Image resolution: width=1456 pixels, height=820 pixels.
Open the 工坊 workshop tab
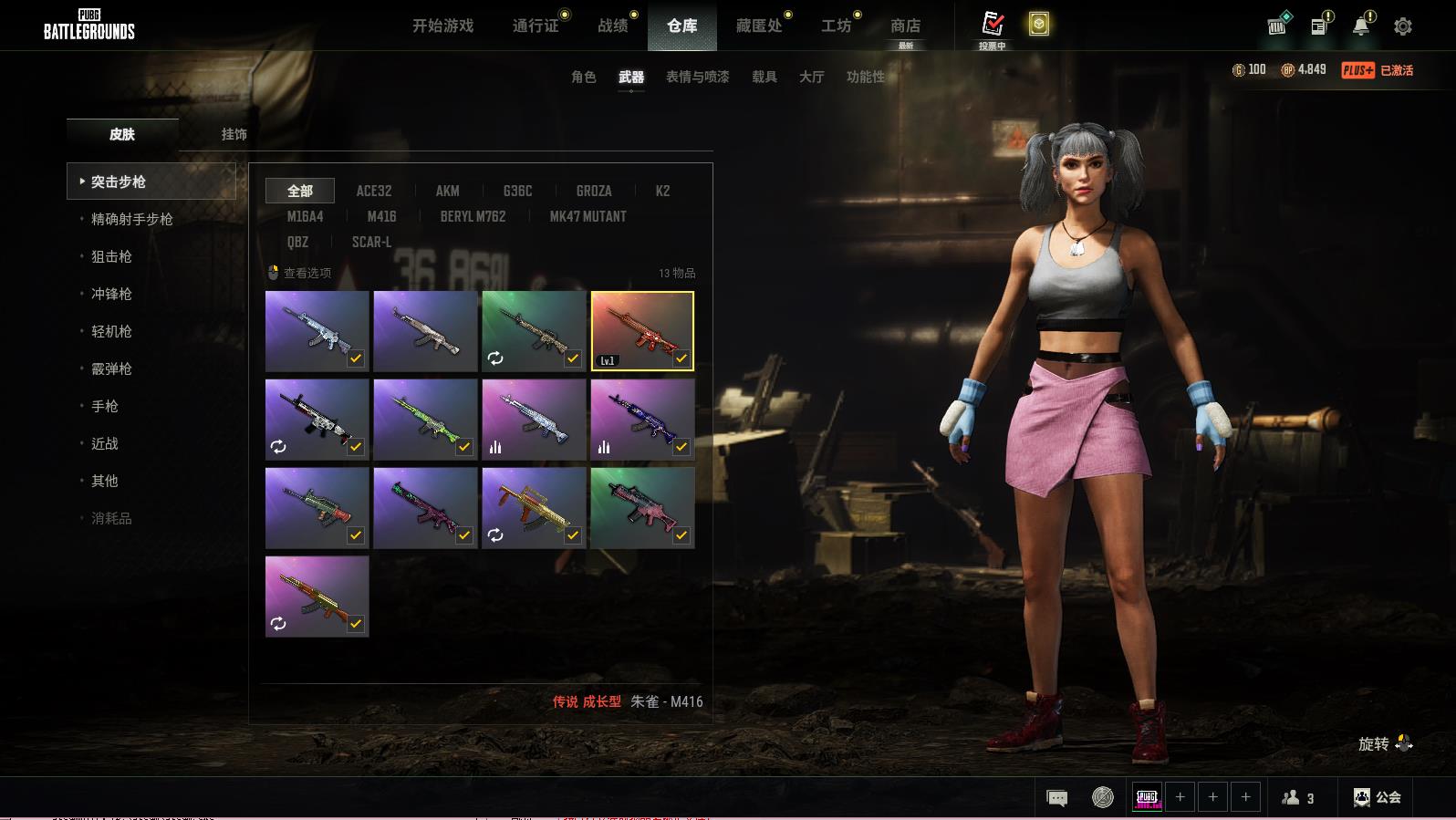836,26
